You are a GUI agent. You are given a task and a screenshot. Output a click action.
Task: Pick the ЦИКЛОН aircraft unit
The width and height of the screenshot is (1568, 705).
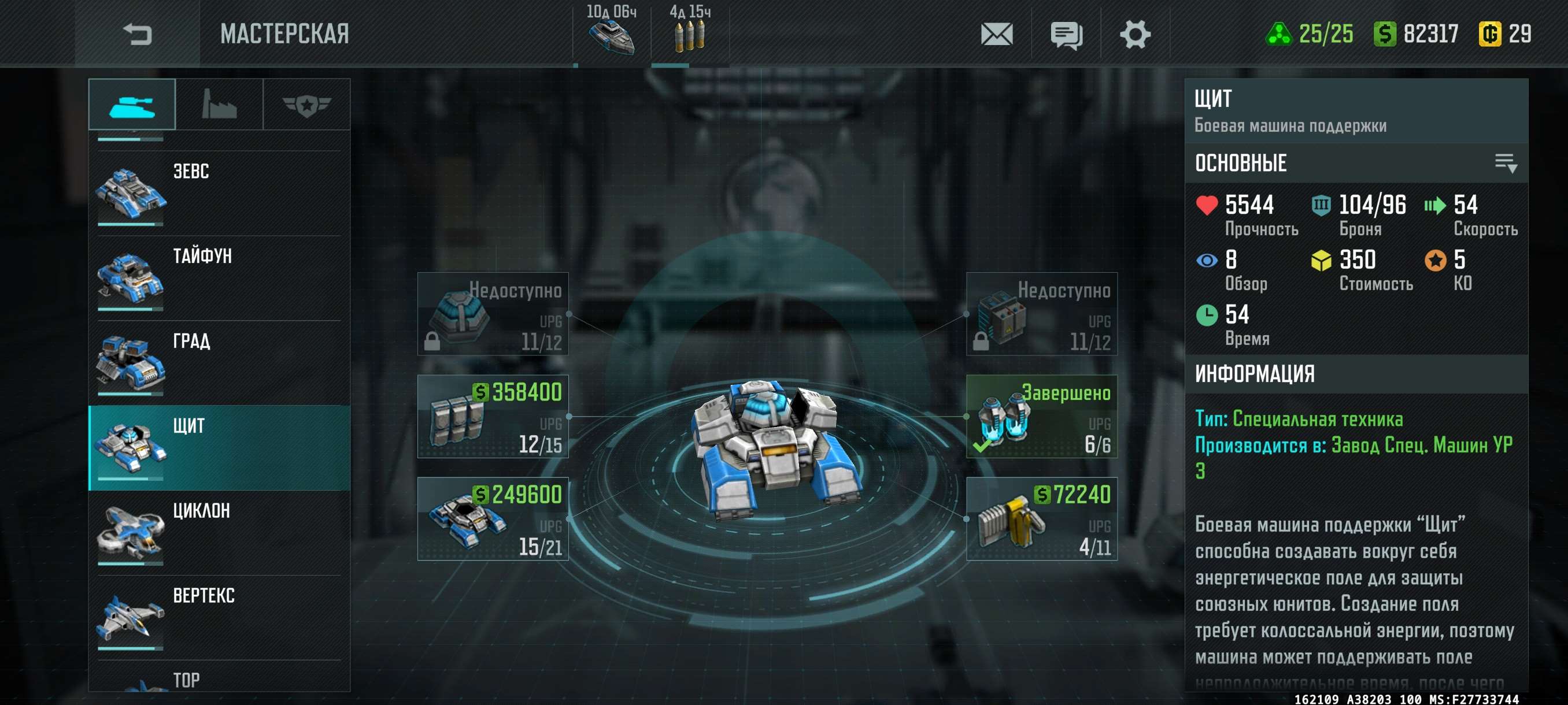tap(219, 533)
